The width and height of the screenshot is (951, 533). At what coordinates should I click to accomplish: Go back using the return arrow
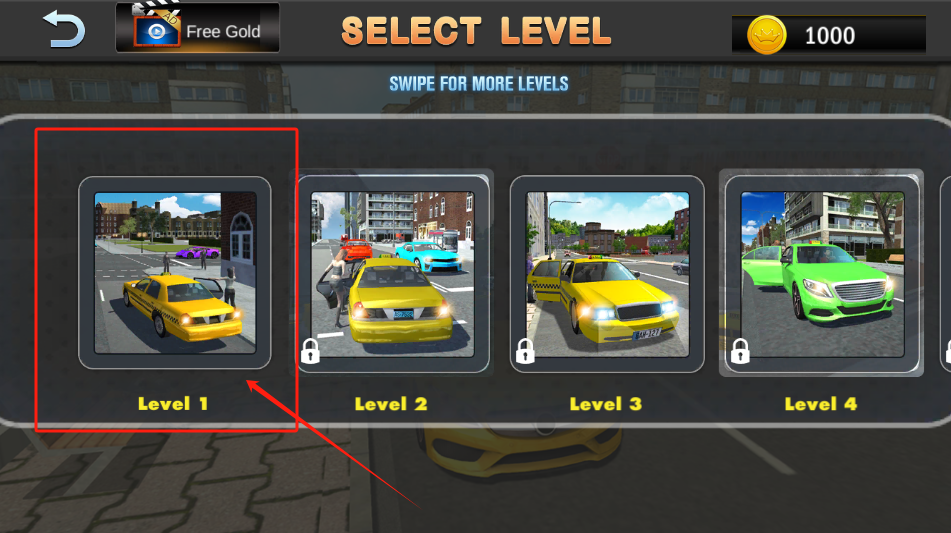[64, 29]
